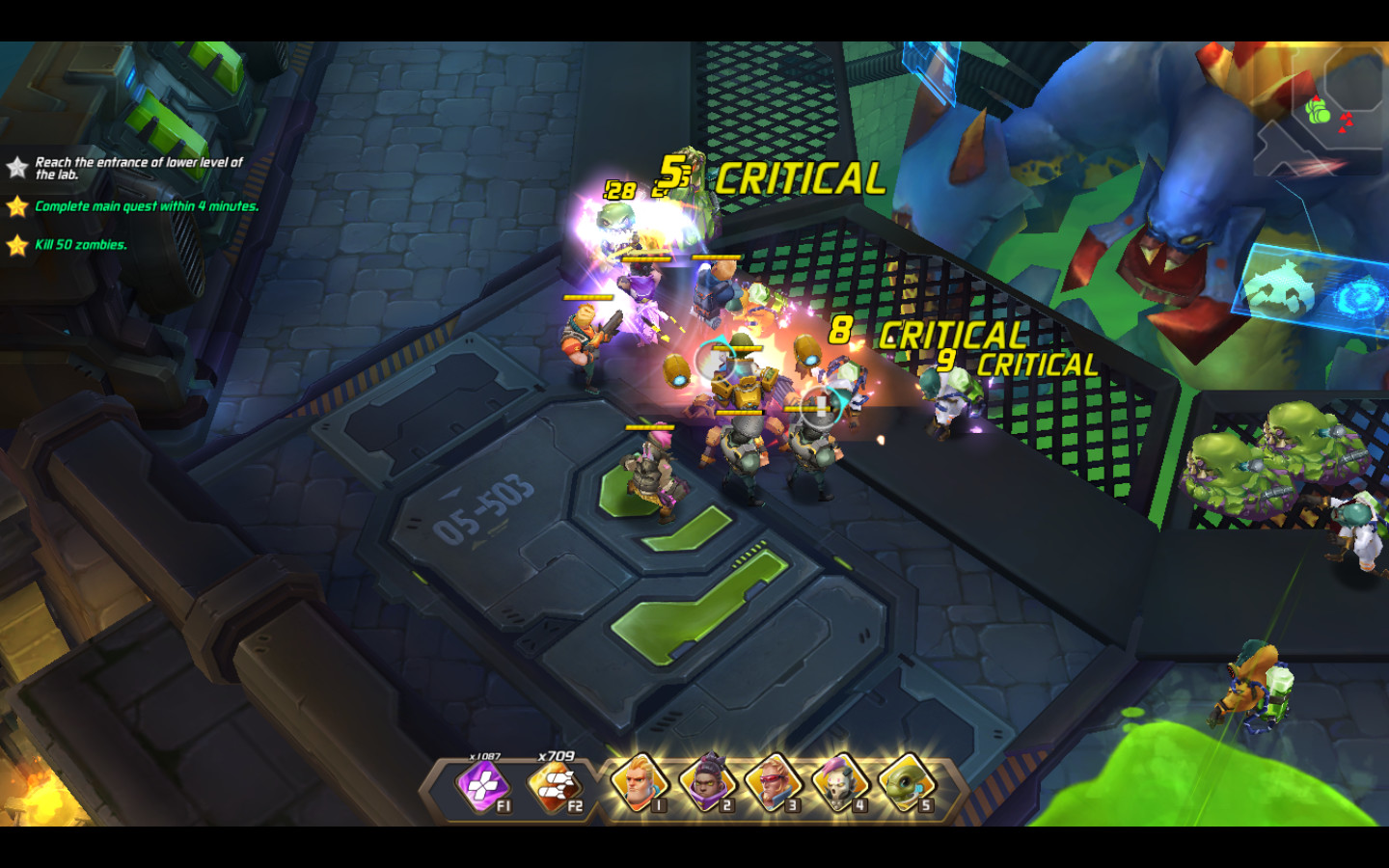The image size is (1389, 868).
Task: Select the skull-faced hero portrait 4
Action: (x=841, y=786)
